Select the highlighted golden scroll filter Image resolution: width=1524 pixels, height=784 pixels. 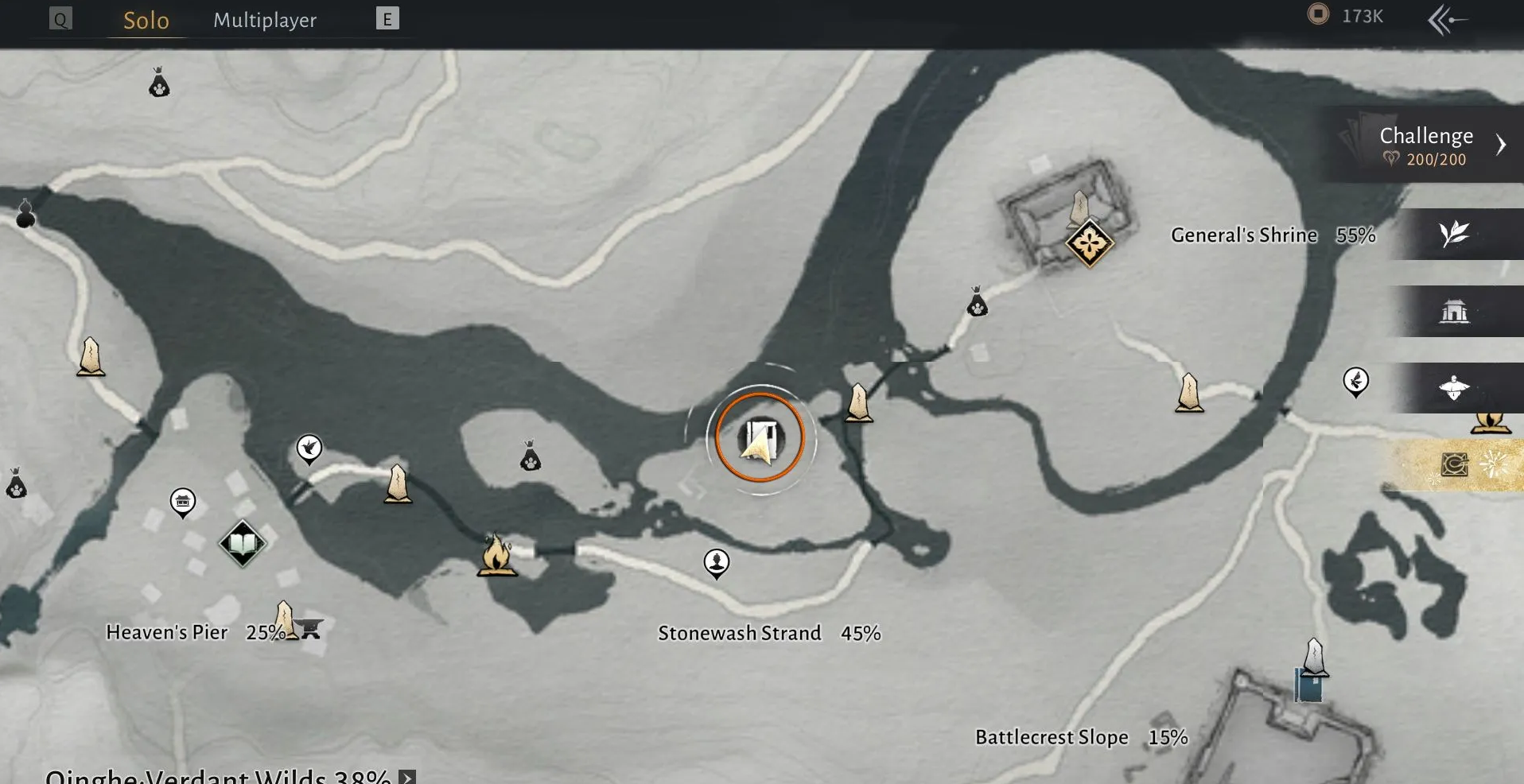pos(1455,464)
